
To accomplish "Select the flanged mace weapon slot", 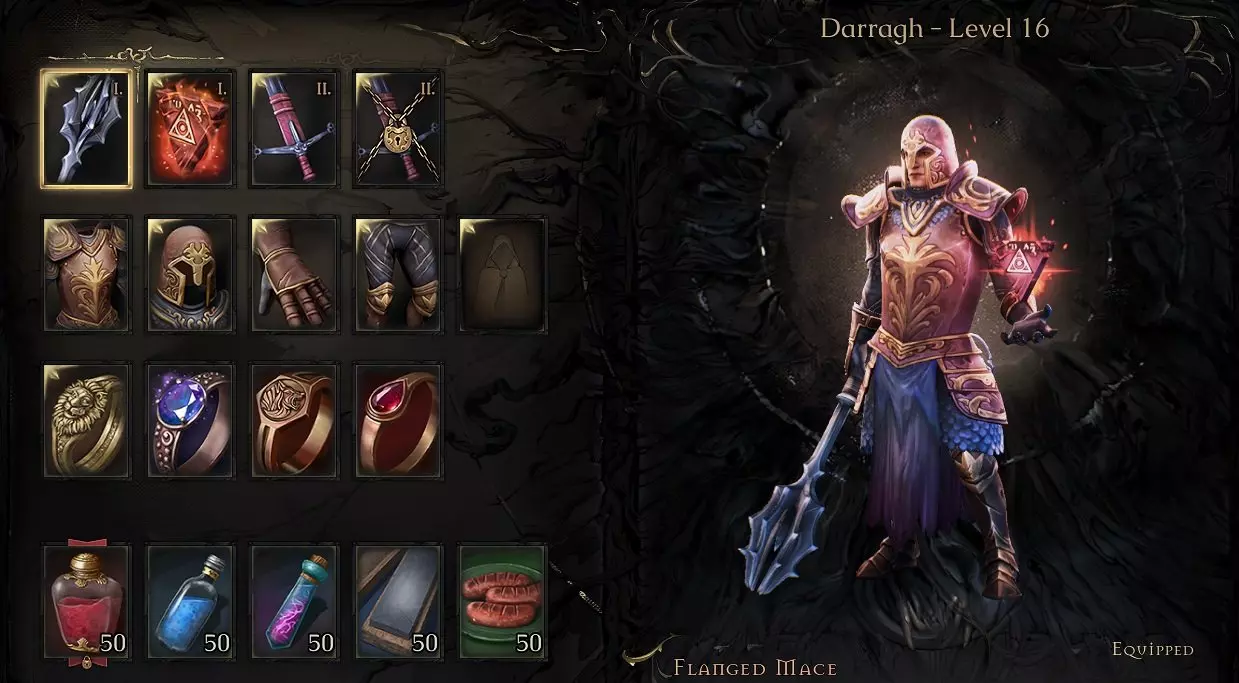I will coord(86,128).
